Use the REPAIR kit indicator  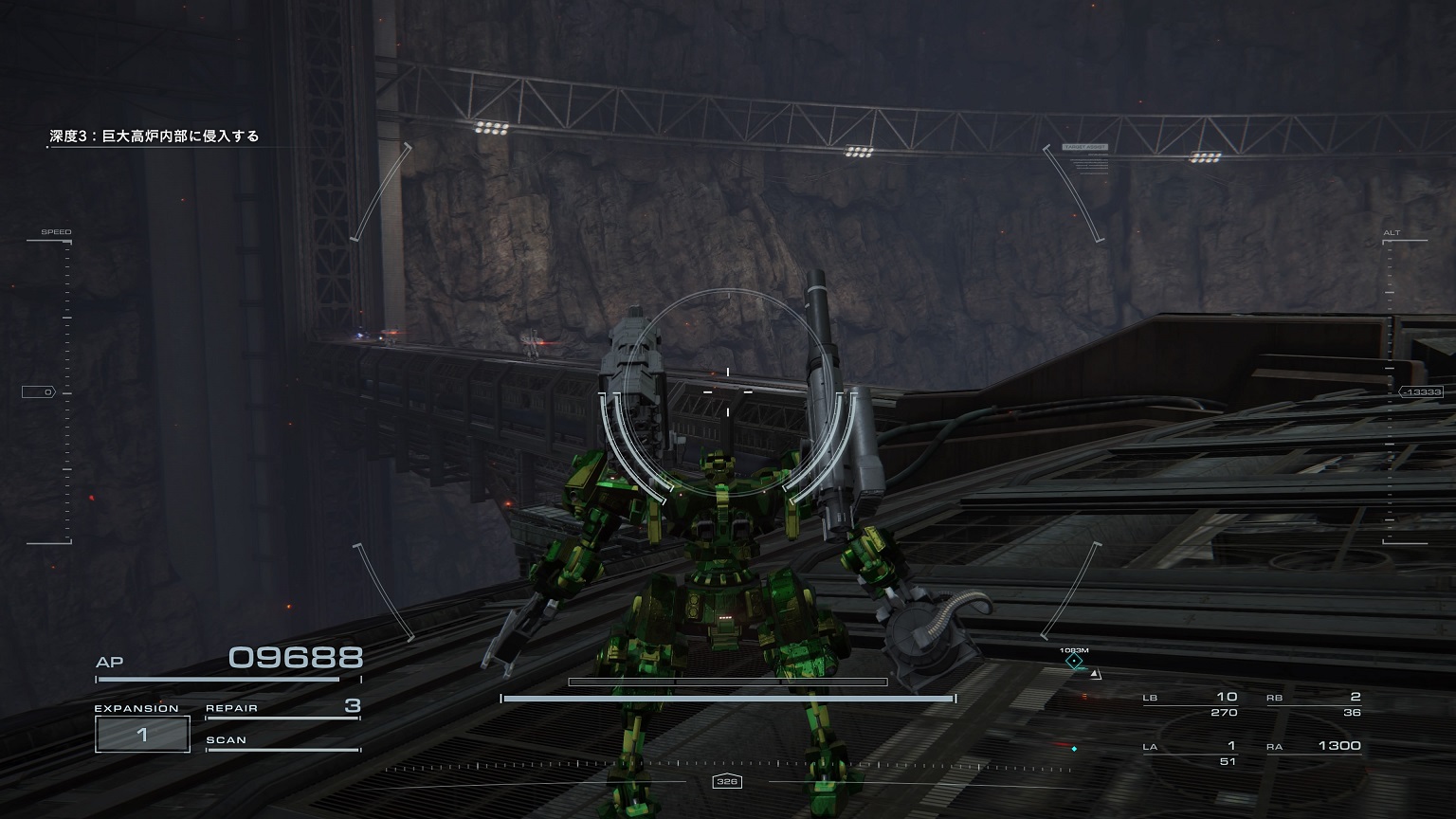(x=282, y=708)
